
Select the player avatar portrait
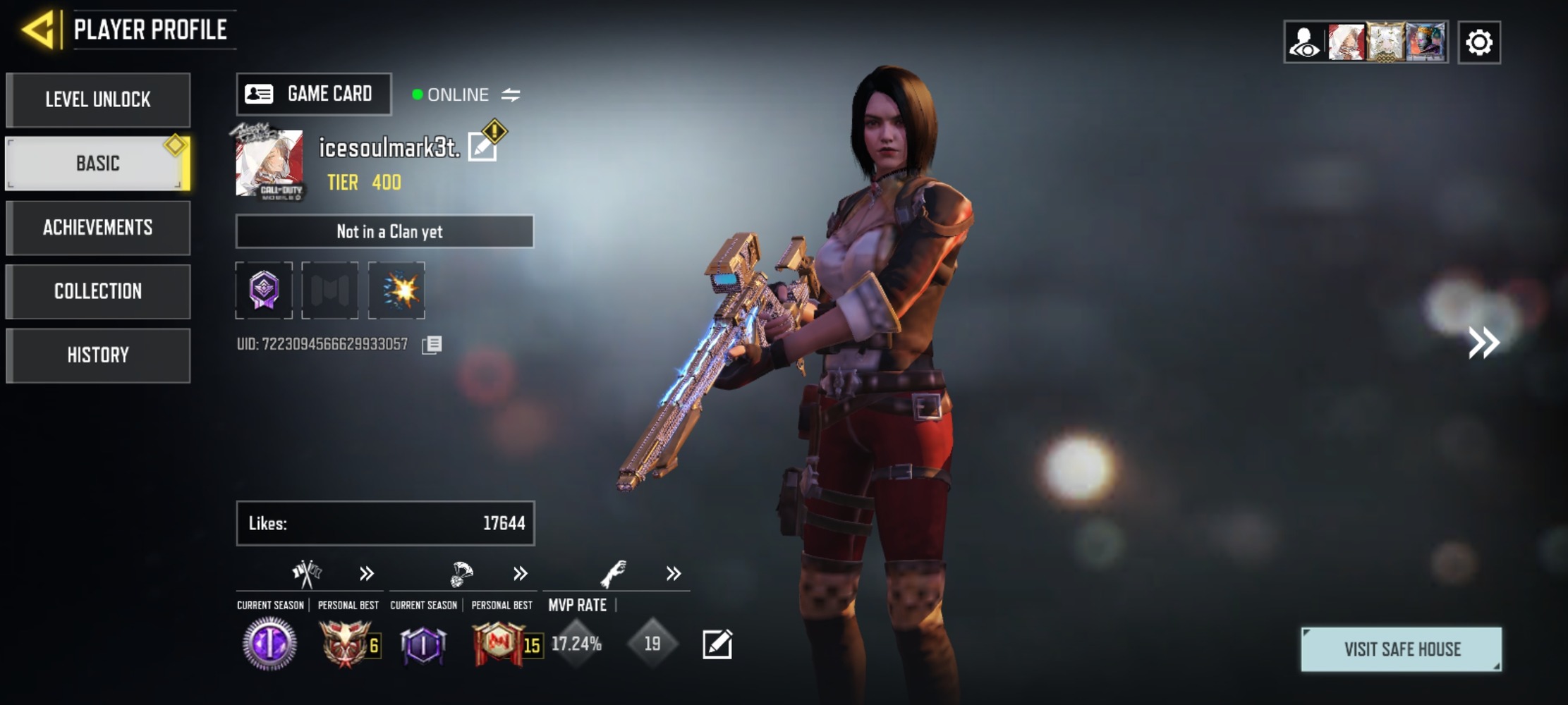(x=269, y=164)
